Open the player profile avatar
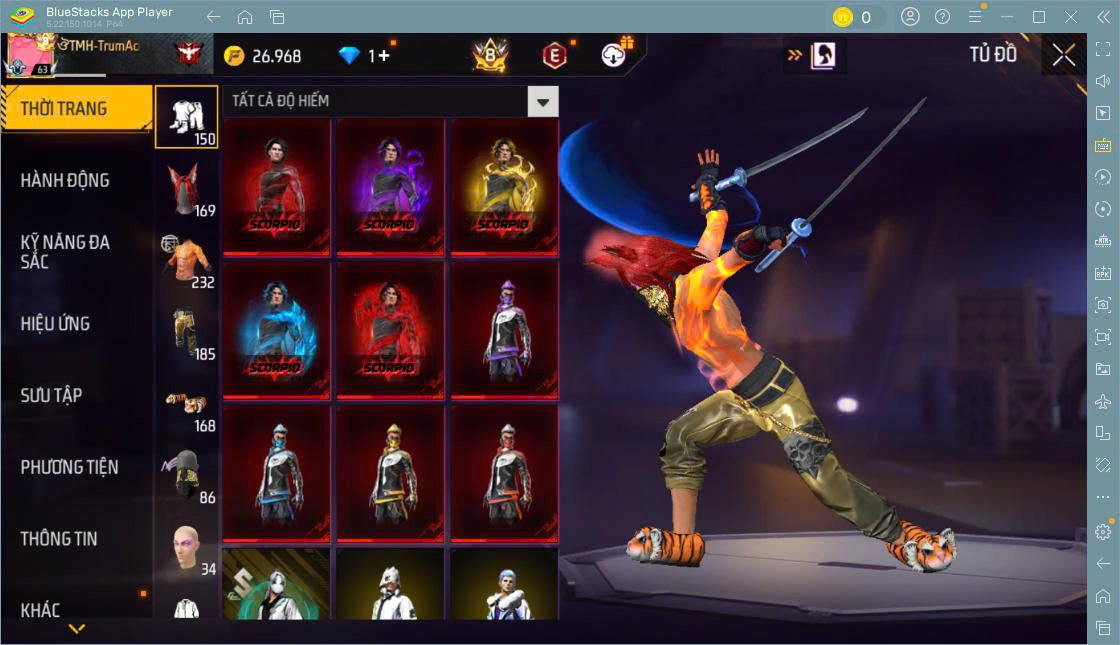 click(30, 55)
